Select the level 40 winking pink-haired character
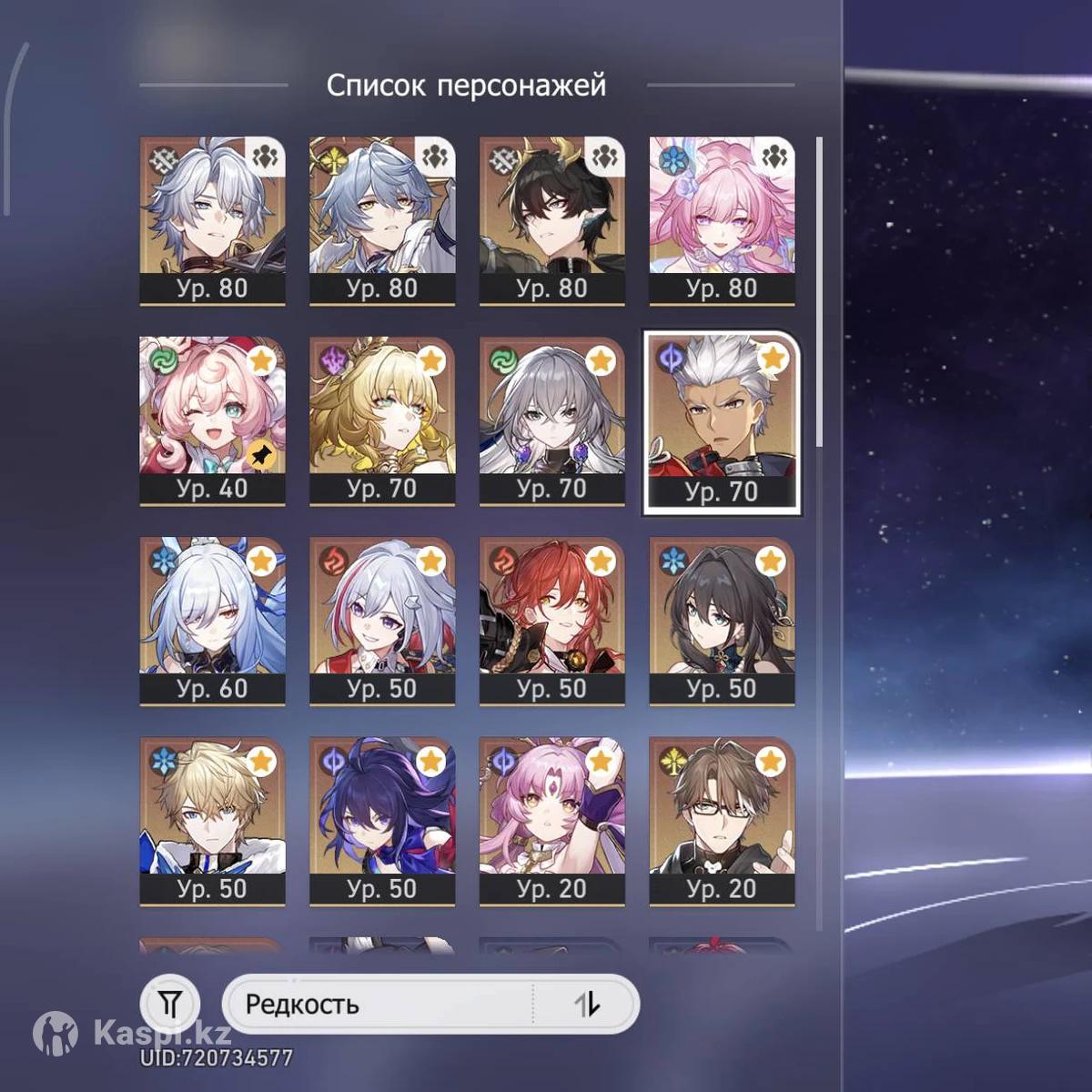Screen dimensions: 1092x1092 [212, 420]
